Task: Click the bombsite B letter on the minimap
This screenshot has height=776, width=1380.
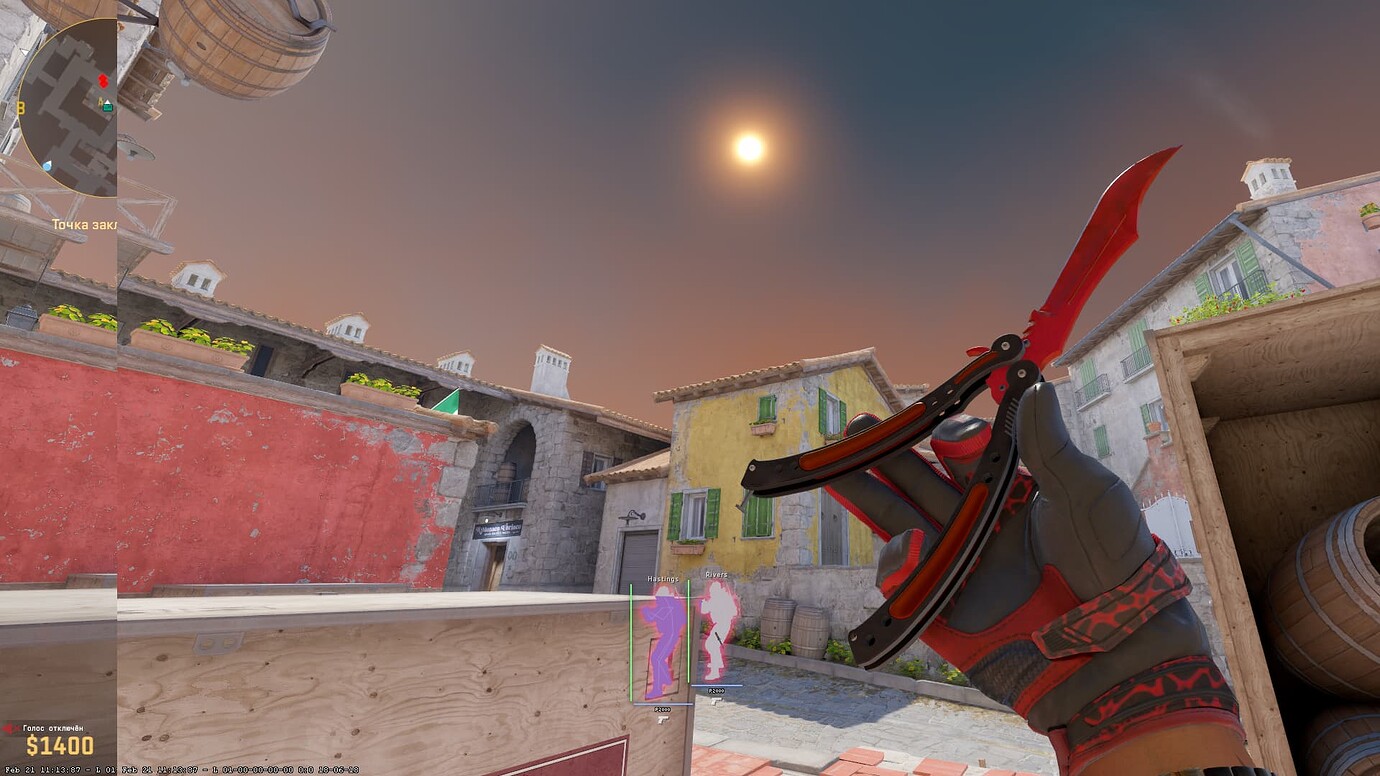Action: pos(20,107)
